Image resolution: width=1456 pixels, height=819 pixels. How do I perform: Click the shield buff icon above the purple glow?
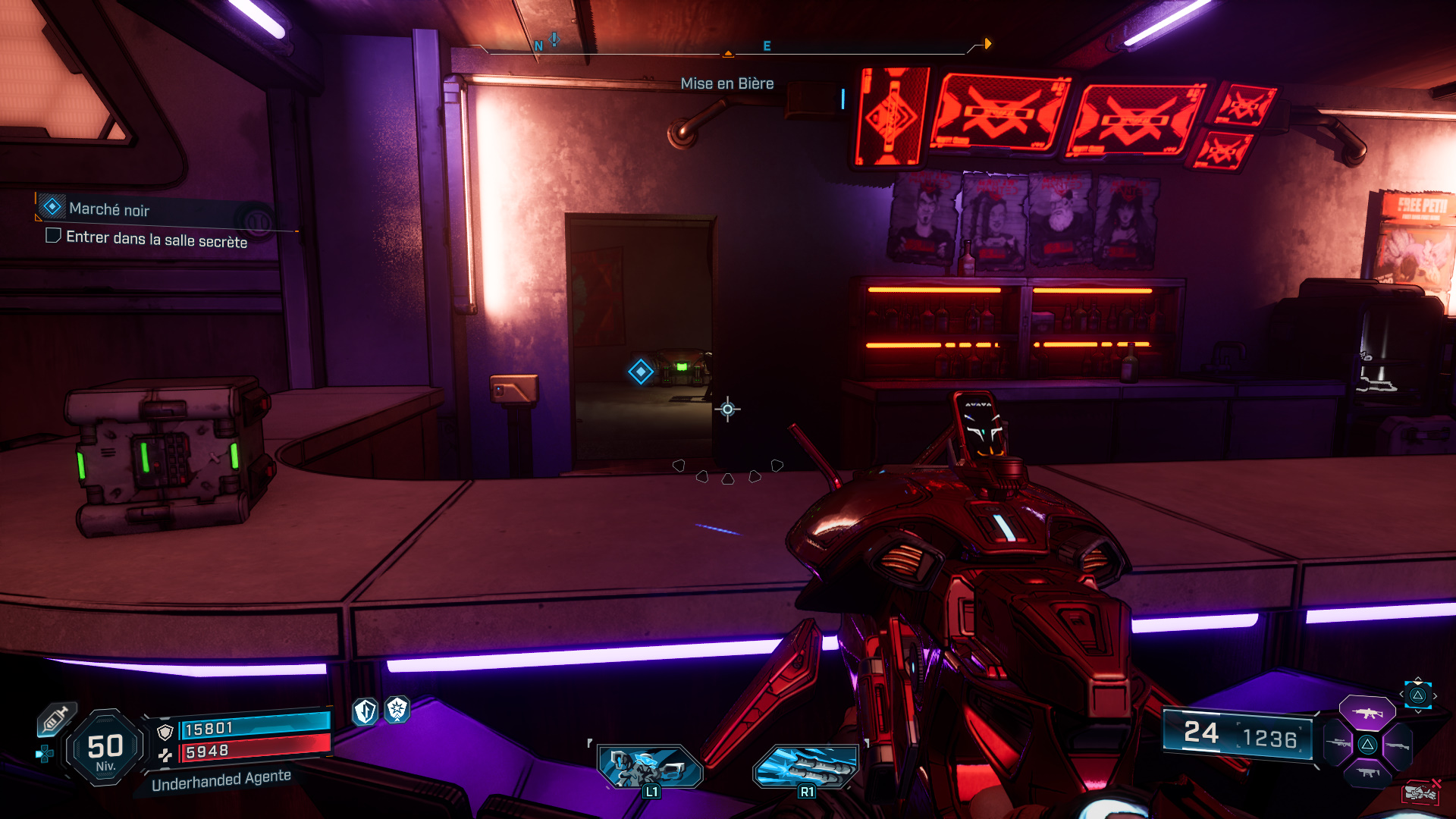click(365, 711)
